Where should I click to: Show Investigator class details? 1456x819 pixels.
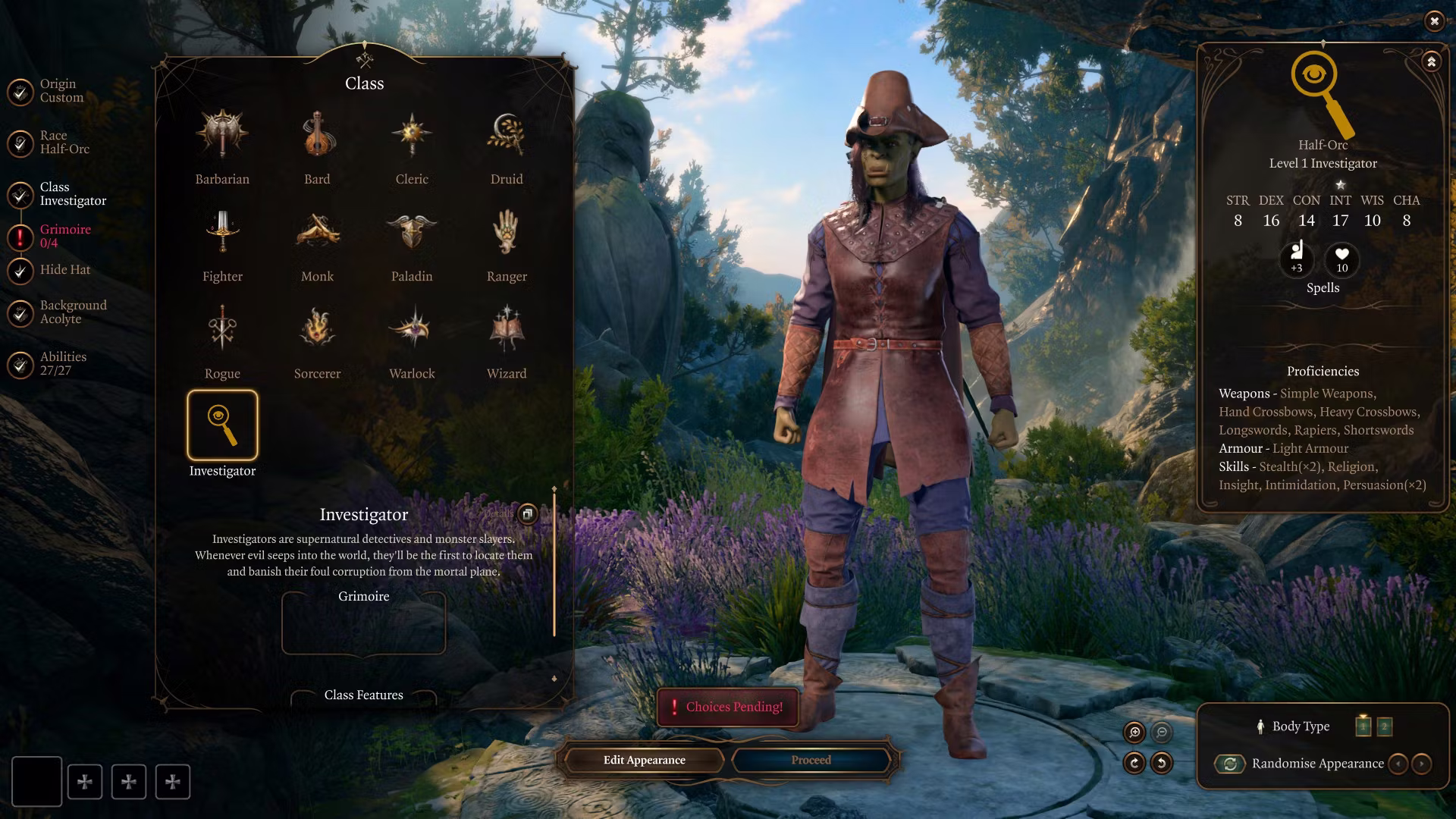tap(527, 514)
